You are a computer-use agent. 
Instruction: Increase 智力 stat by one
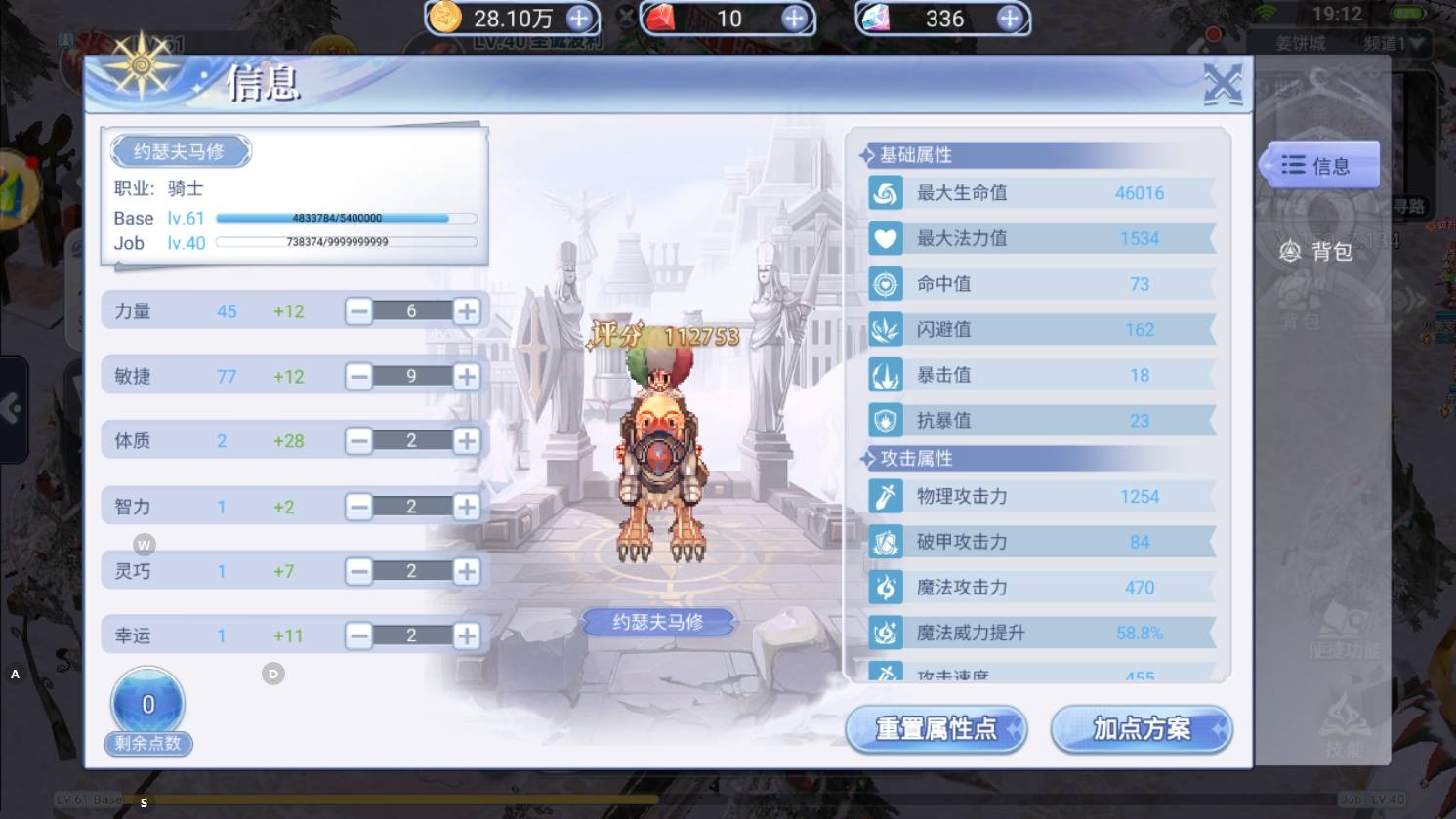click(467, 507)
